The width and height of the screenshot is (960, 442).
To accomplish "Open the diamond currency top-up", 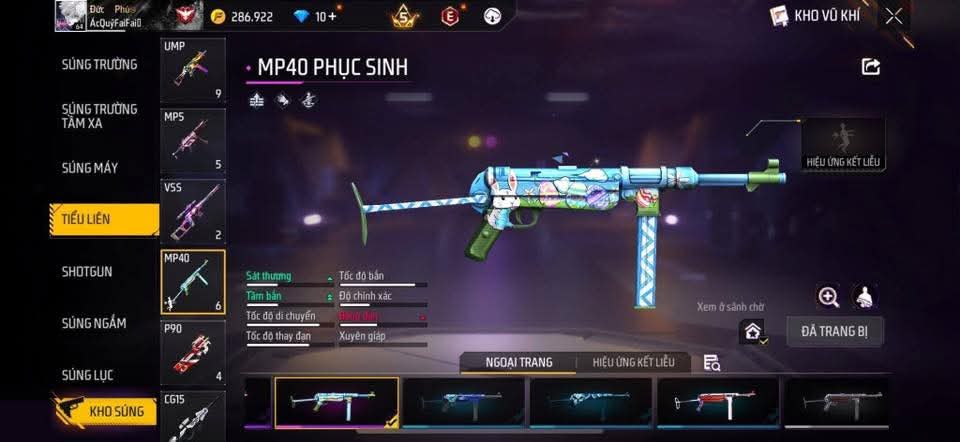I will [326, 17].
